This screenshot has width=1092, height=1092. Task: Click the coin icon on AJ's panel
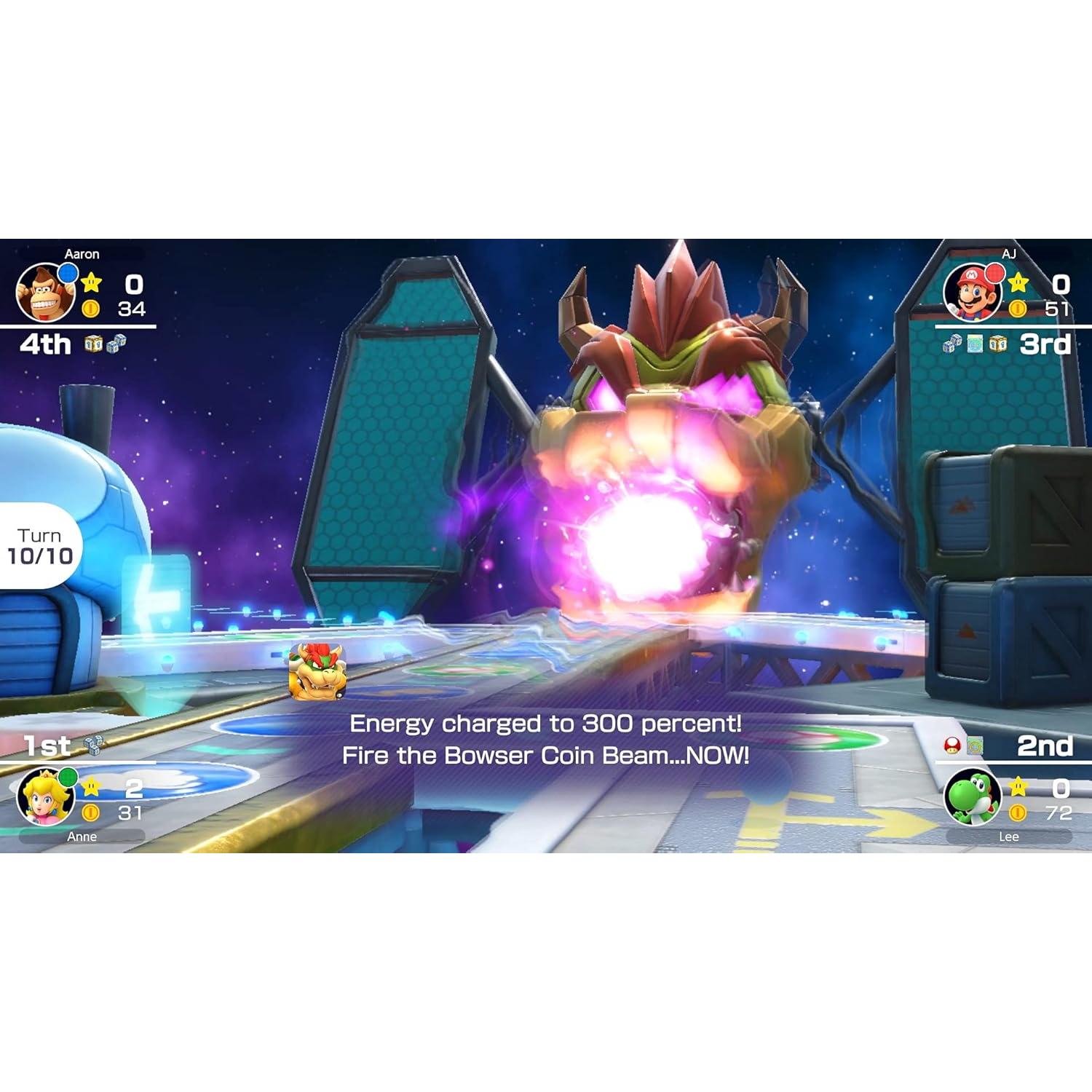[1018, 308]
